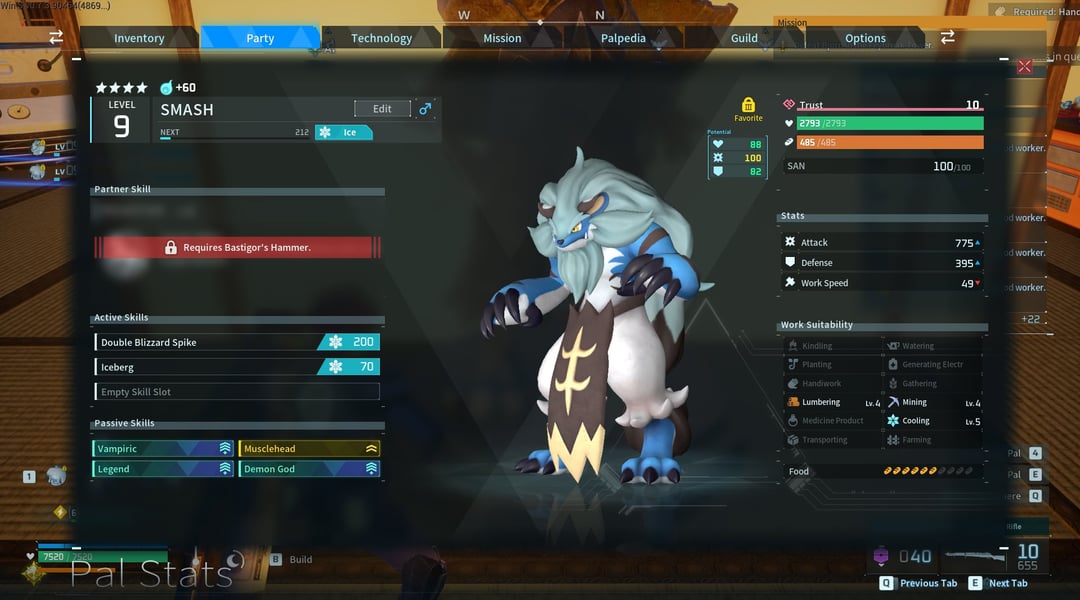Show the Palpedia tab
Image resolution: width=1080 pixels, height=600 pixels.
tap(623, 38)
